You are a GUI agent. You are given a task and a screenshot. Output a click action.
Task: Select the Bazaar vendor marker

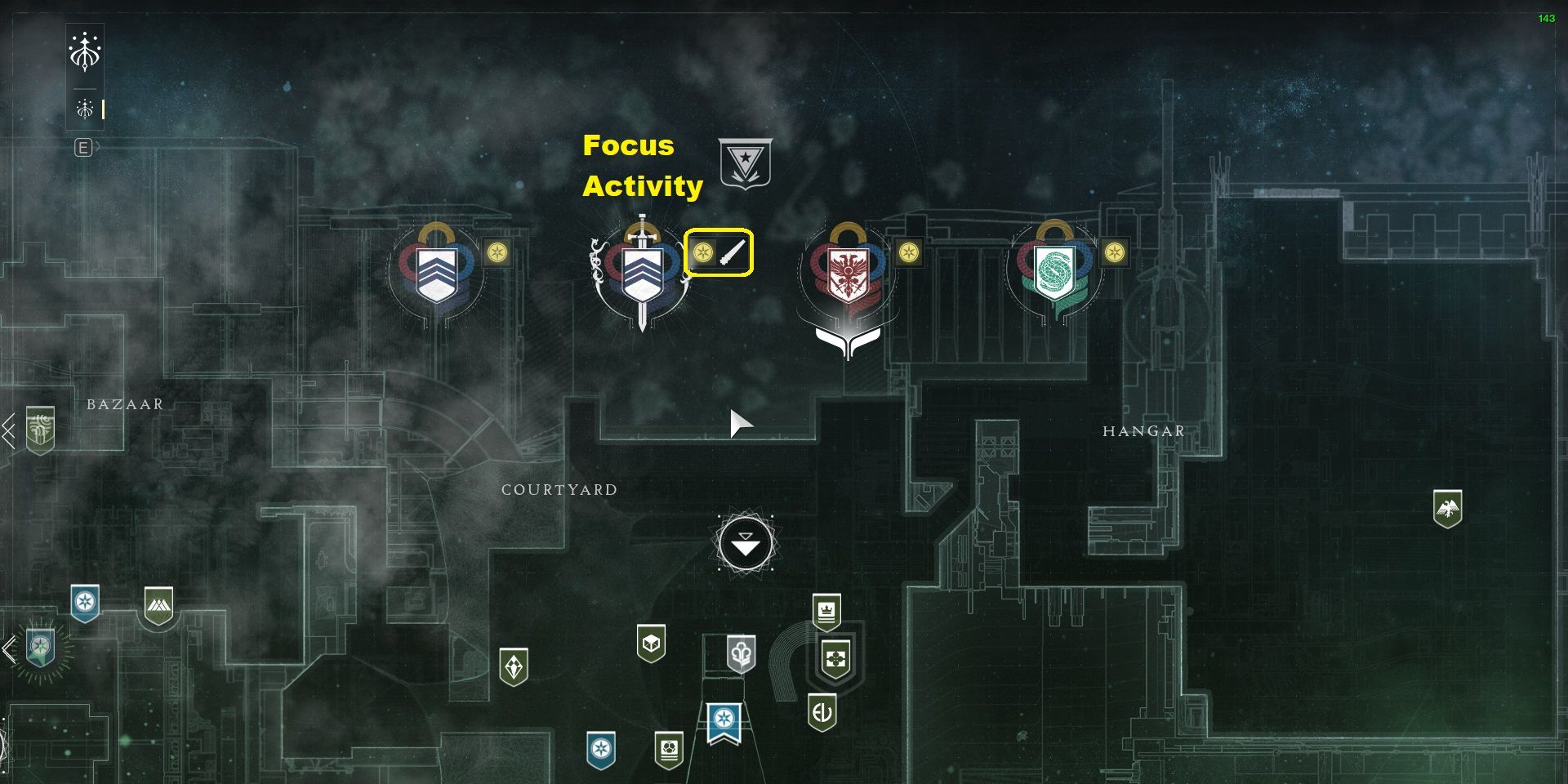click(x=40, y=429)
